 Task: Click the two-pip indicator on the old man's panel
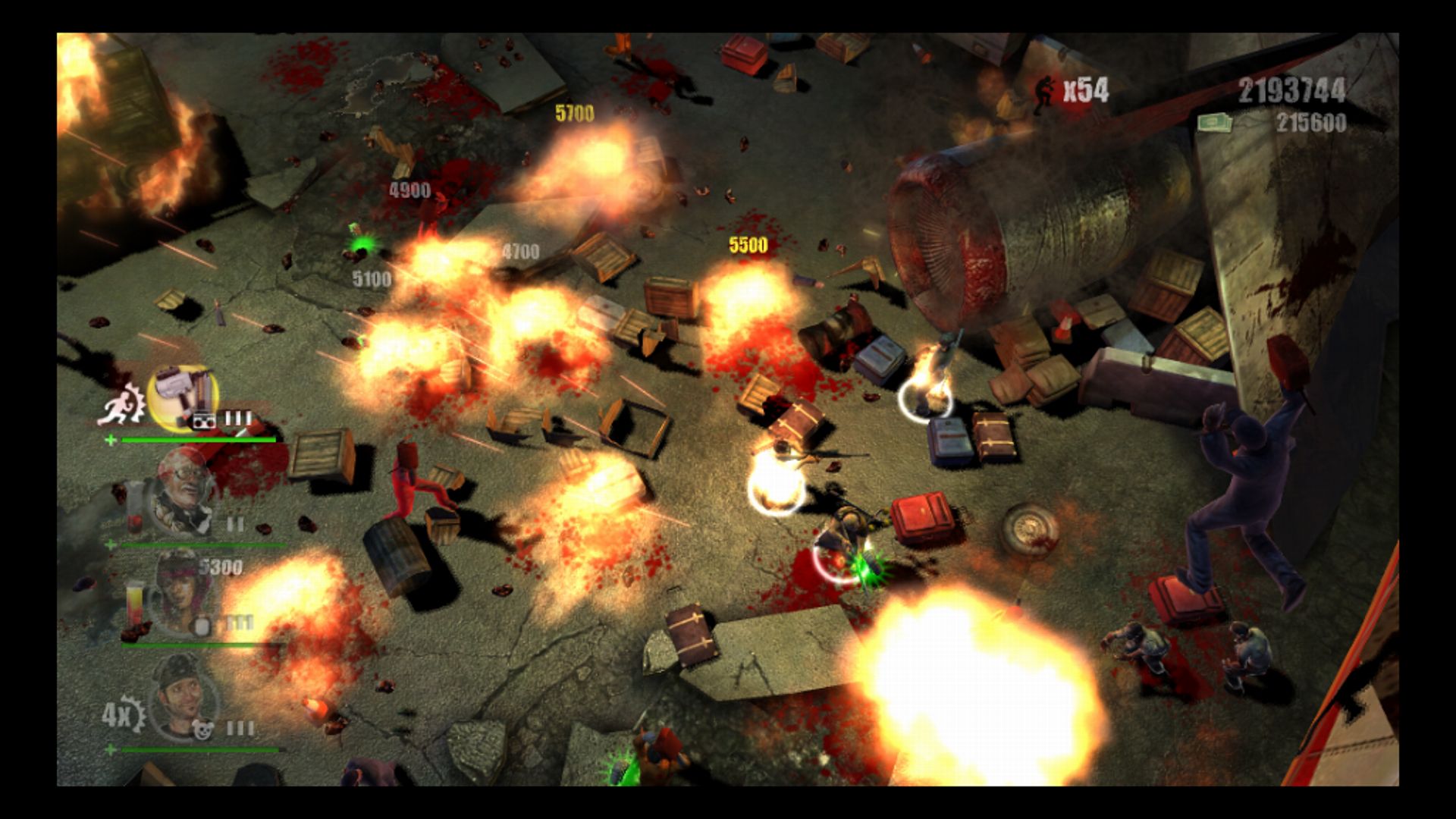coord(234,522)
